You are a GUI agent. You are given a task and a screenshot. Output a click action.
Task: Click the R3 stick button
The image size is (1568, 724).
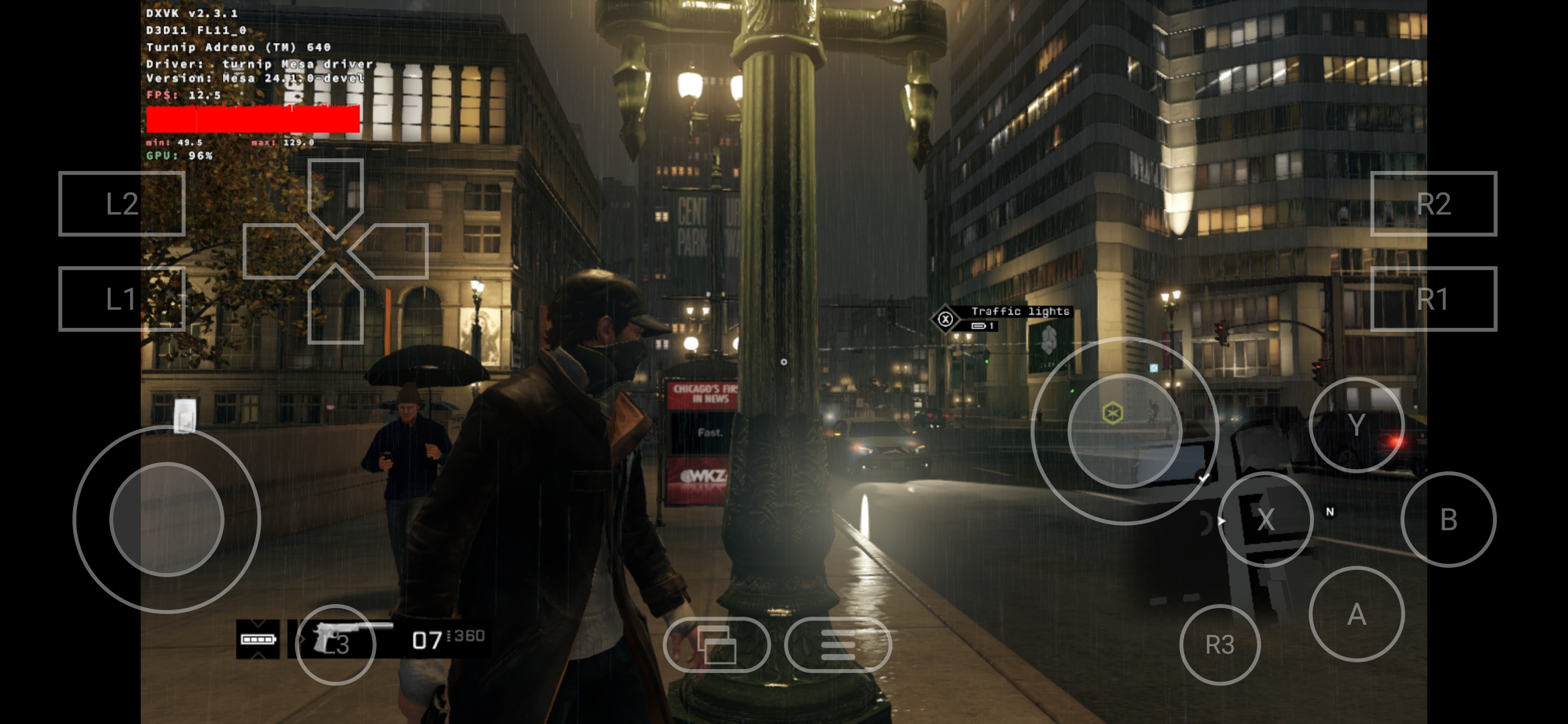(x=1220, y=645)
